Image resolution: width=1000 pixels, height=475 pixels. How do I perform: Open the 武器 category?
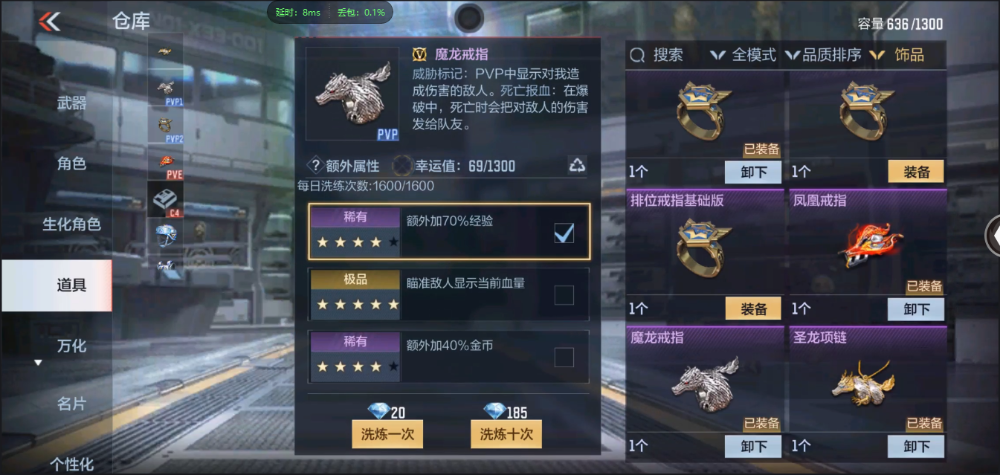point(71,103)
